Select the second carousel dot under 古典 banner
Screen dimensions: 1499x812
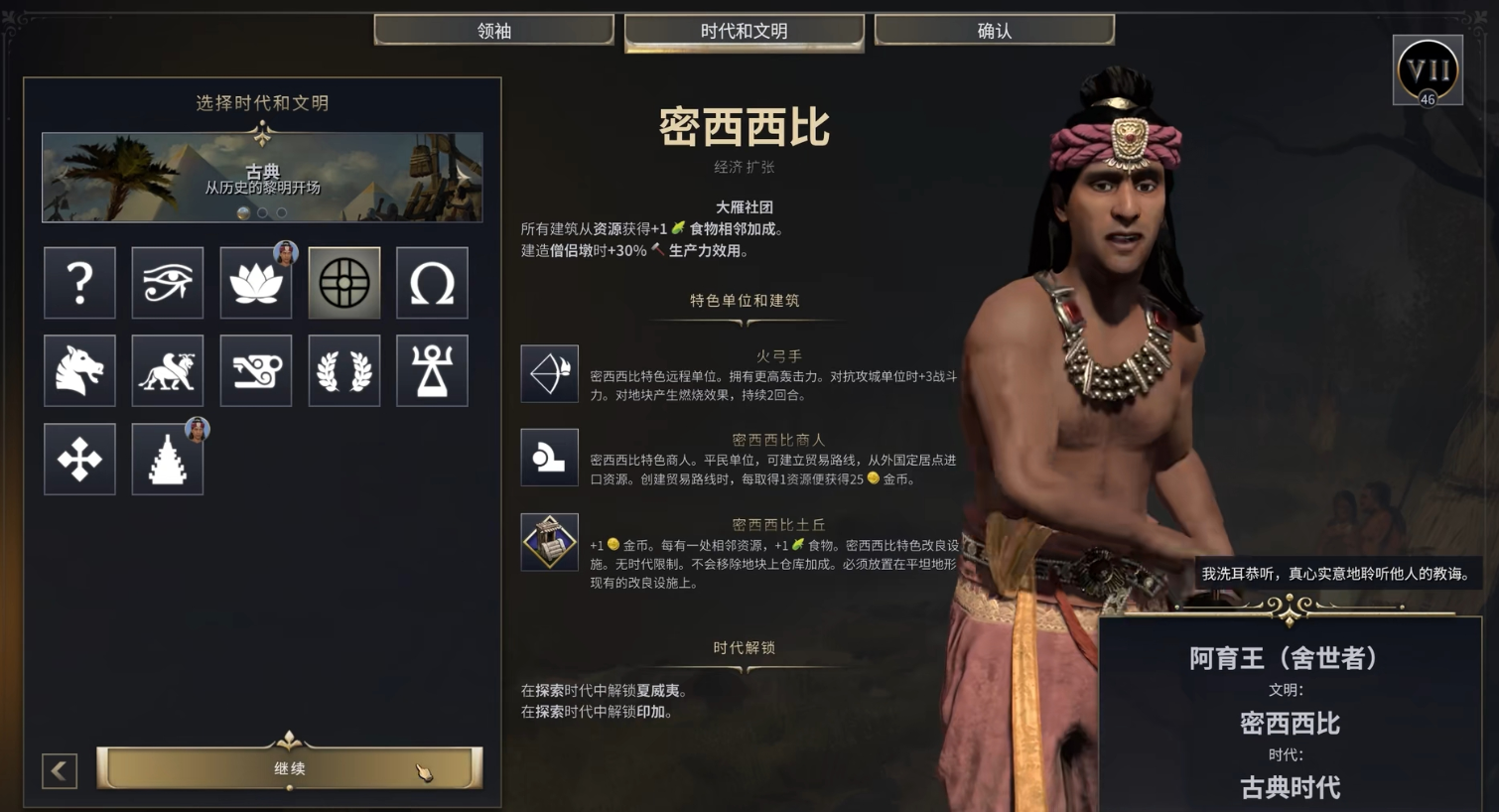(261, 212)
